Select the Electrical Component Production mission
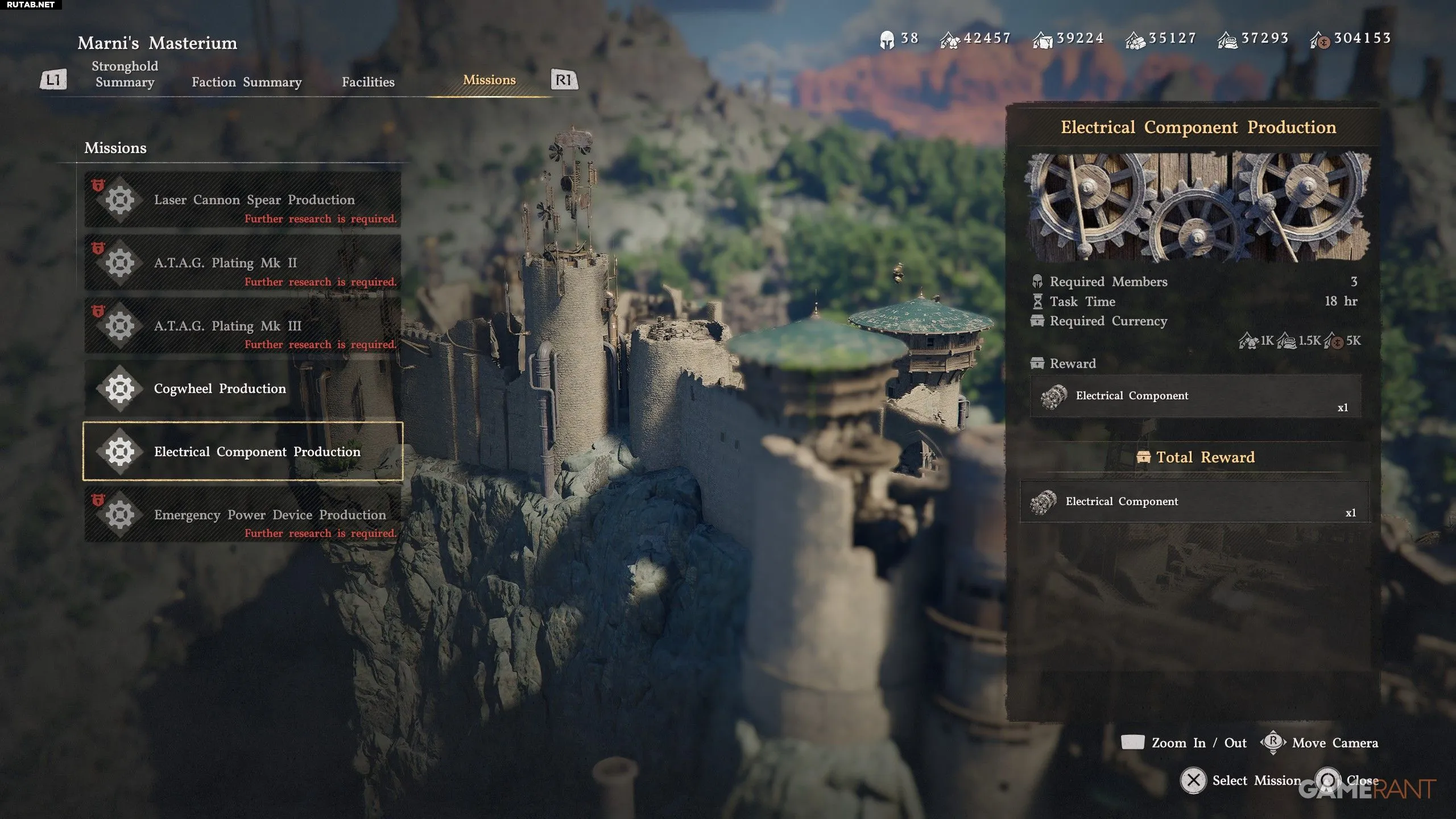 (x=243, y=452)
